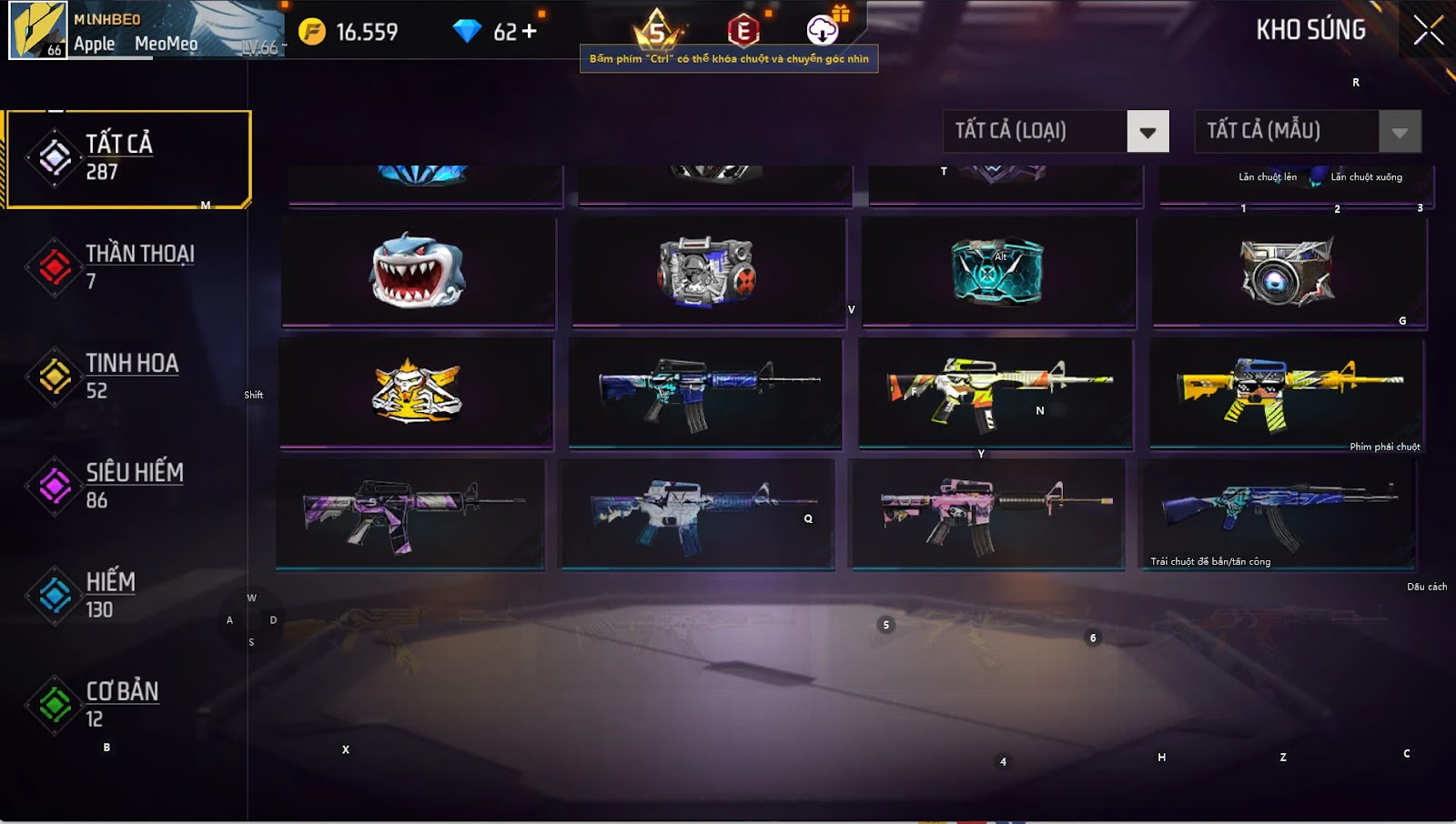Select the shark head skin tile
Viewport: 1456px width, 824px height.
pyautogui.click(x=418, y=271)
